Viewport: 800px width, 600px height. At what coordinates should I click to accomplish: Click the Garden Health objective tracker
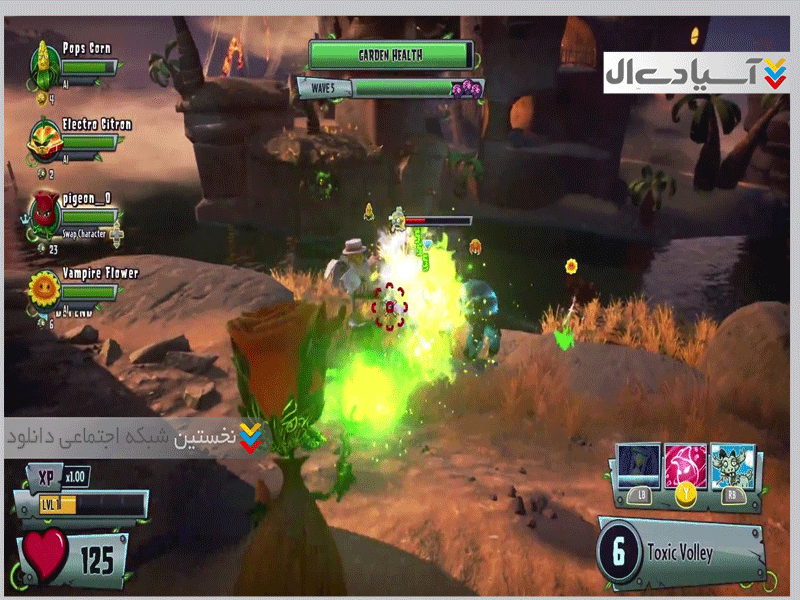coord(391,54)
